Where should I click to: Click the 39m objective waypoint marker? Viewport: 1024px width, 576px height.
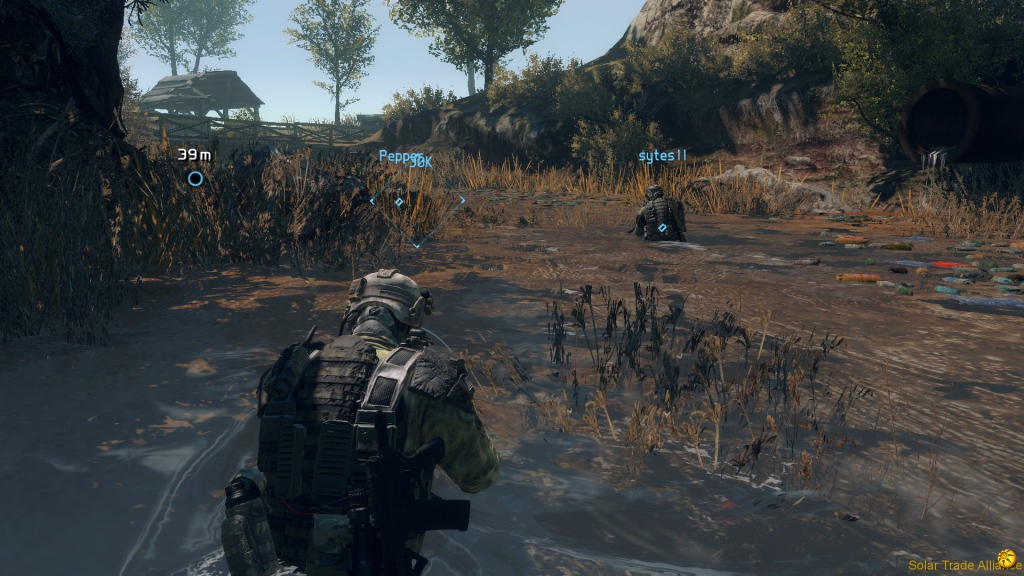coord(195,179)
